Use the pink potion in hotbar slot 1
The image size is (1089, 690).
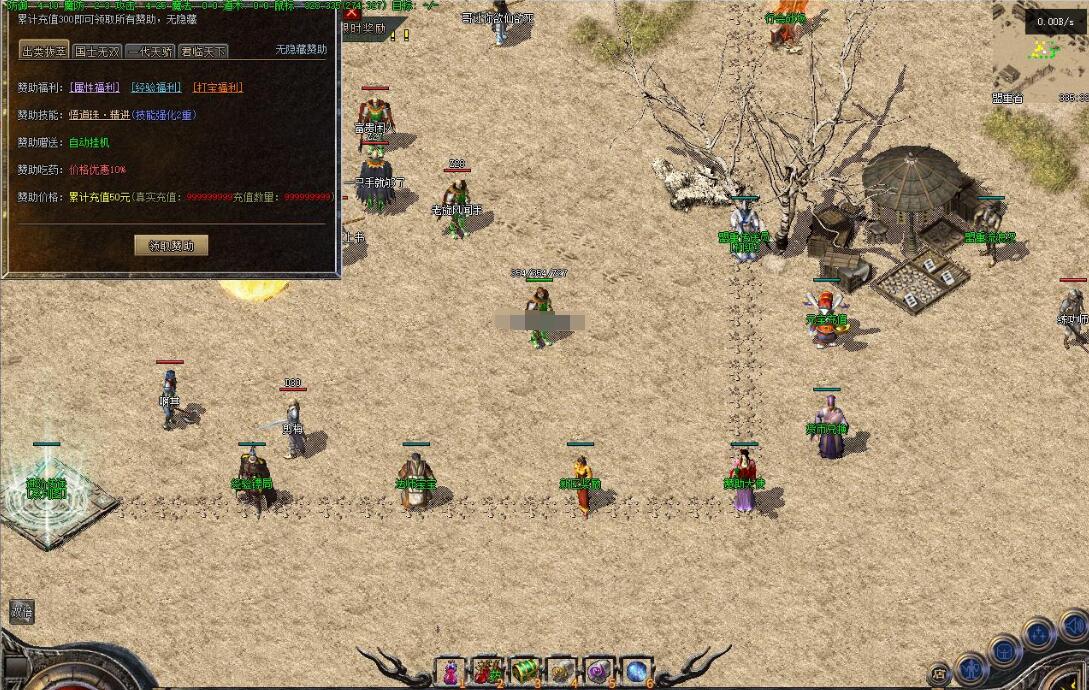pos(450,671)
